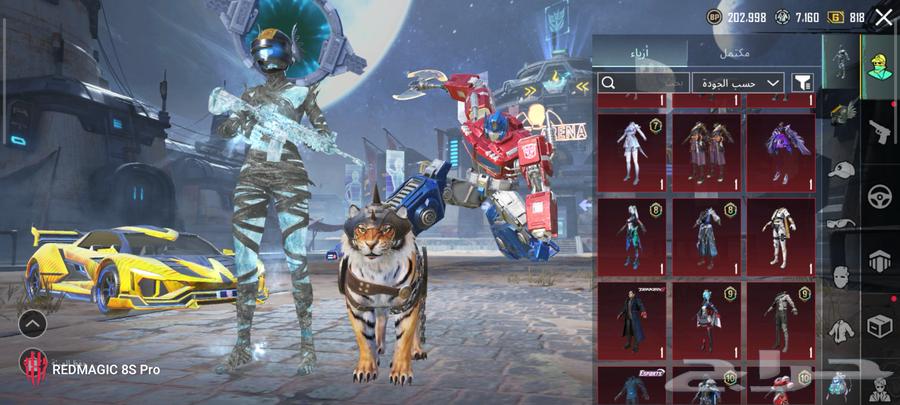This screenshot has height=405, width=900.
Task: Open the gold G currency balance
Action: (835, 17)
